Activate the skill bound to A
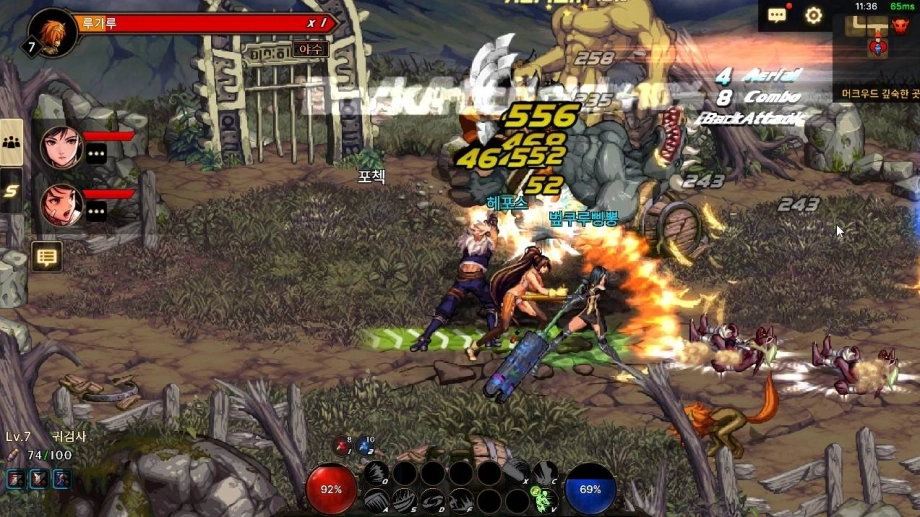Viewport: 920px width, 517px height. click(376, 499)
